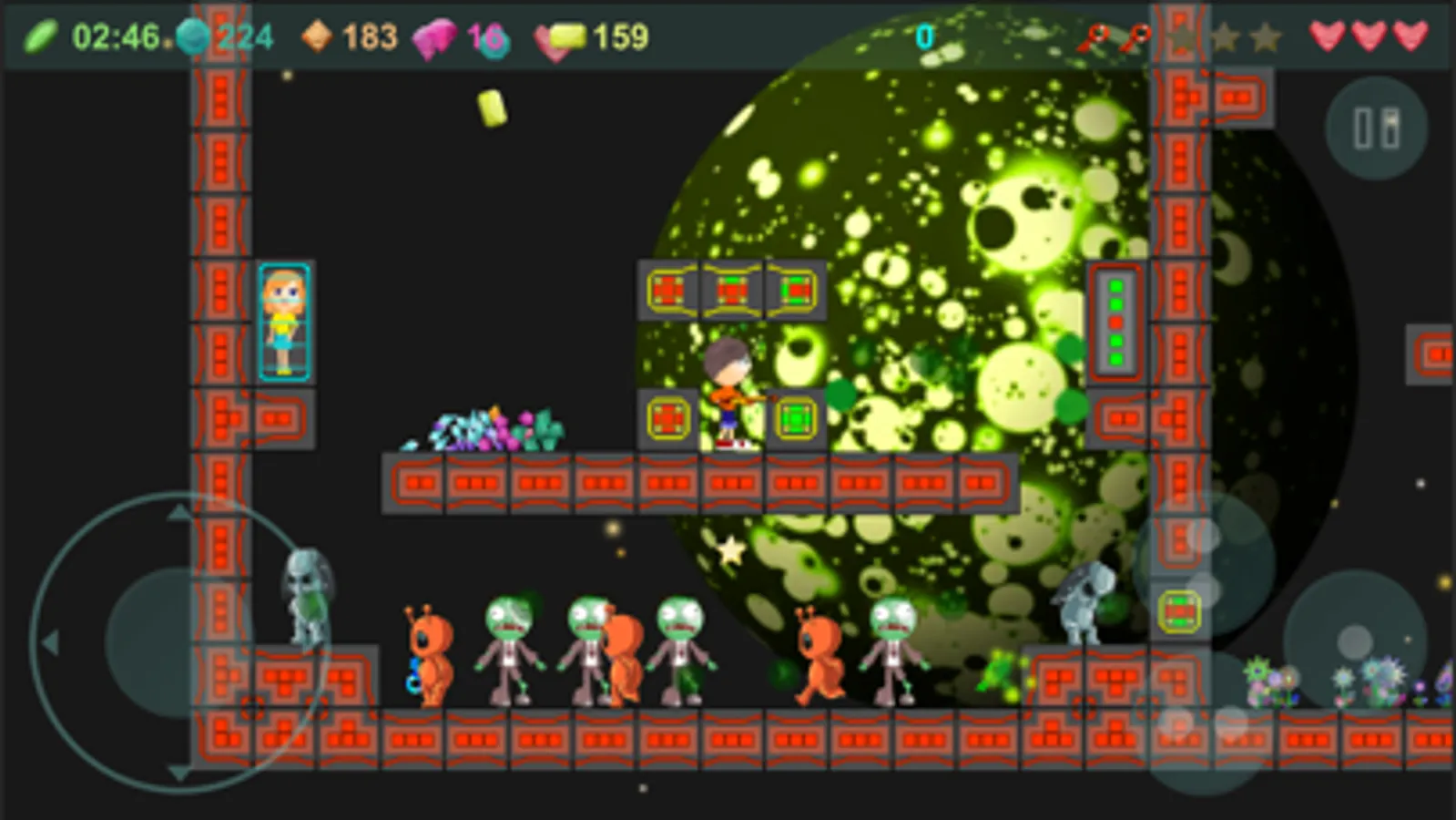Expand the red indicator lever panel
Image resolution: width=1456 pixels, height=820 pixels.
(x=1116, y=323)
